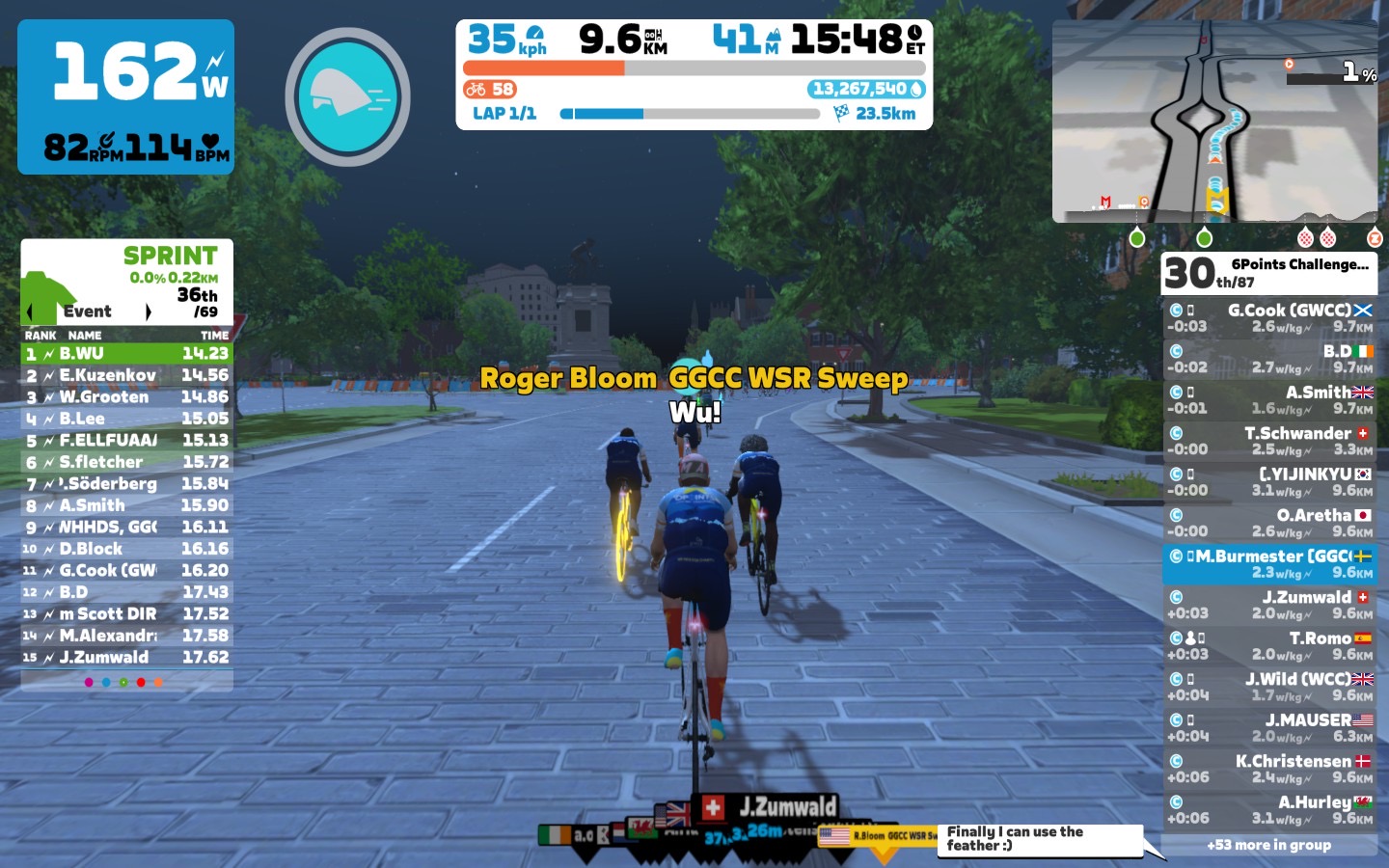The height and width of the screenshot is (868, 1389).
Task: Click the right arrow beside Event
Action: point(148,312)
